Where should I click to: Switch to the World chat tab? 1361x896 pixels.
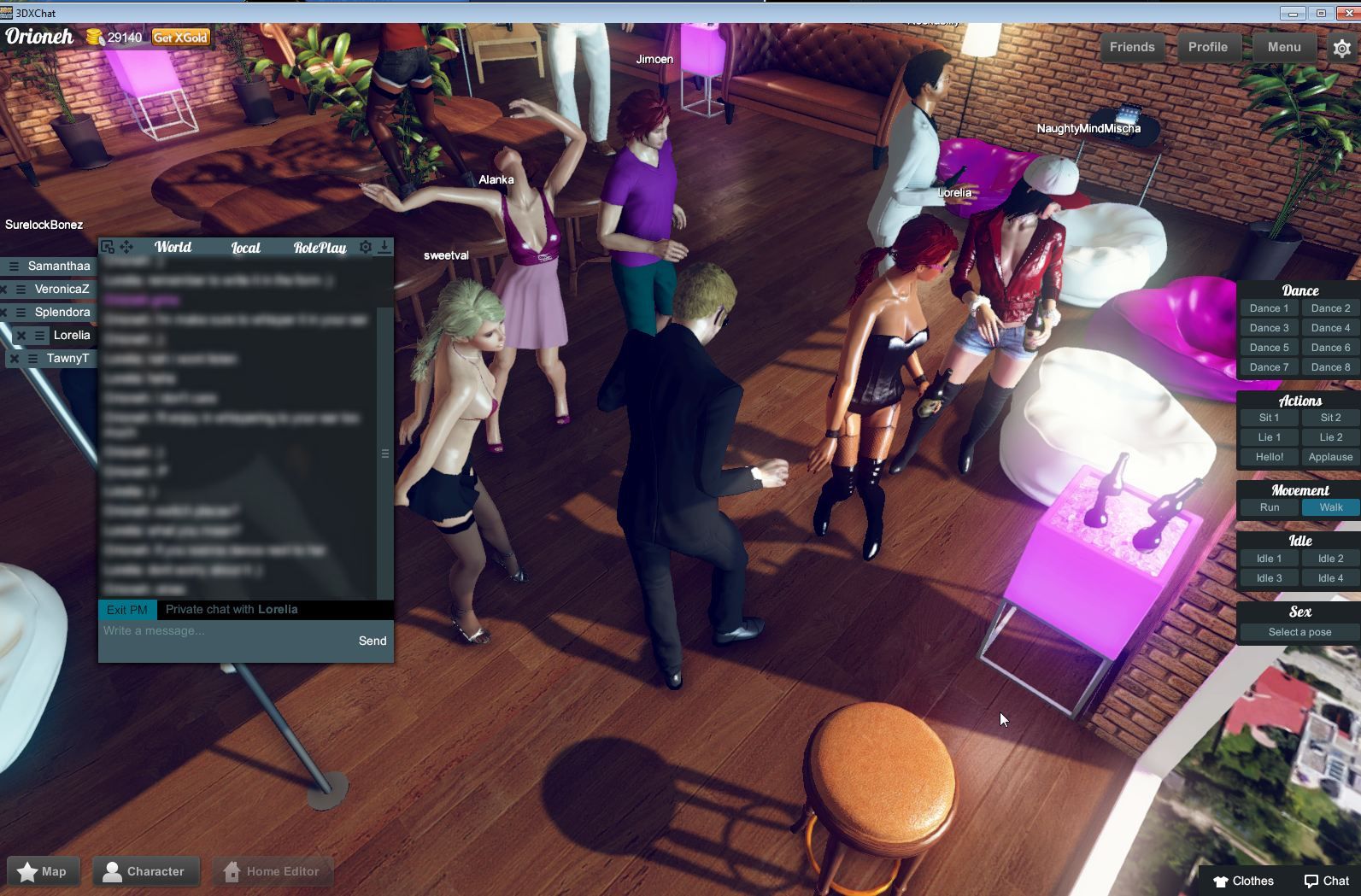pyautogui.click(x=173, y=247)
